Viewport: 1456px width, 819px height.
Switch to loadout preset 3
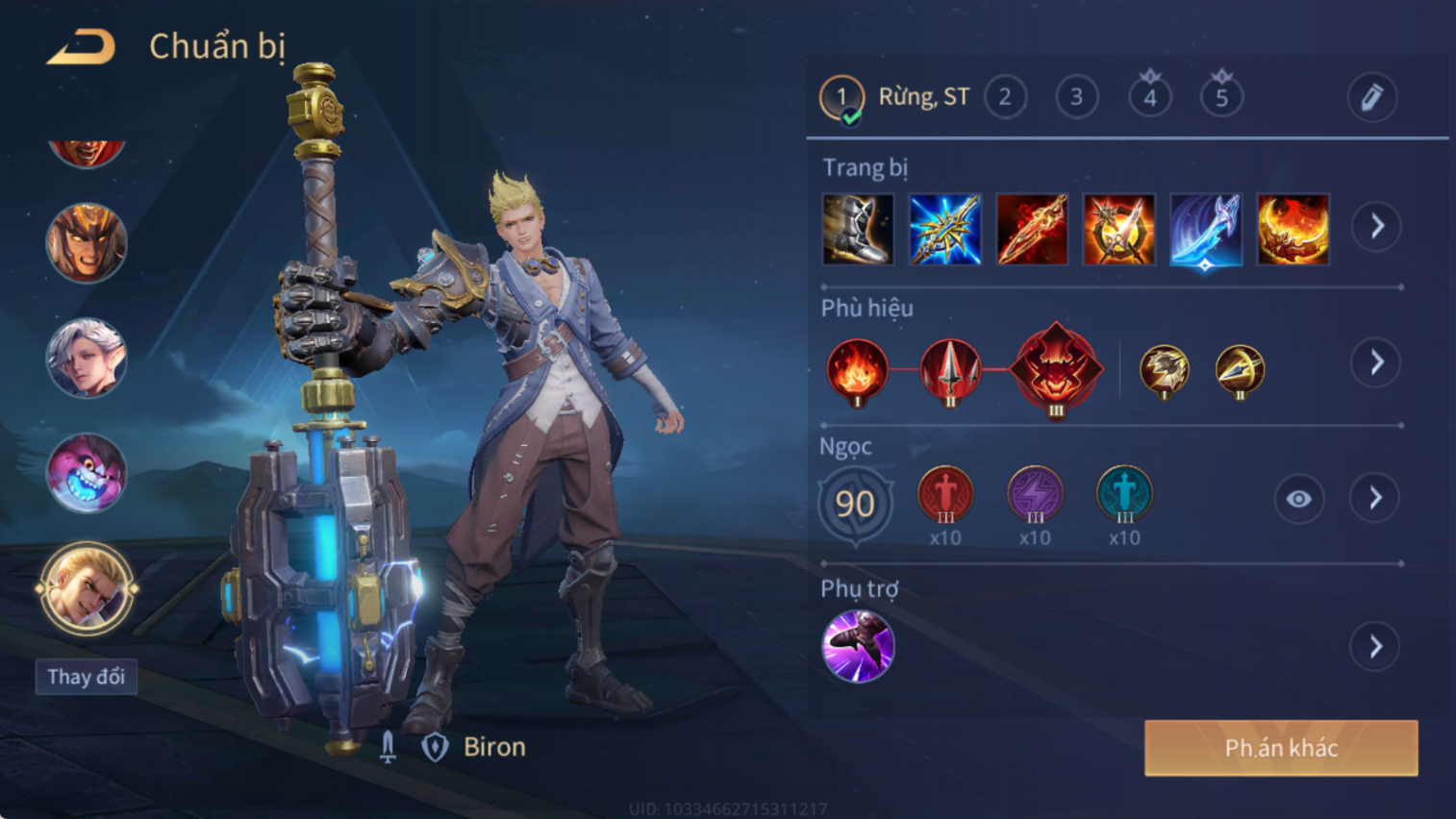click(1076, 97)
